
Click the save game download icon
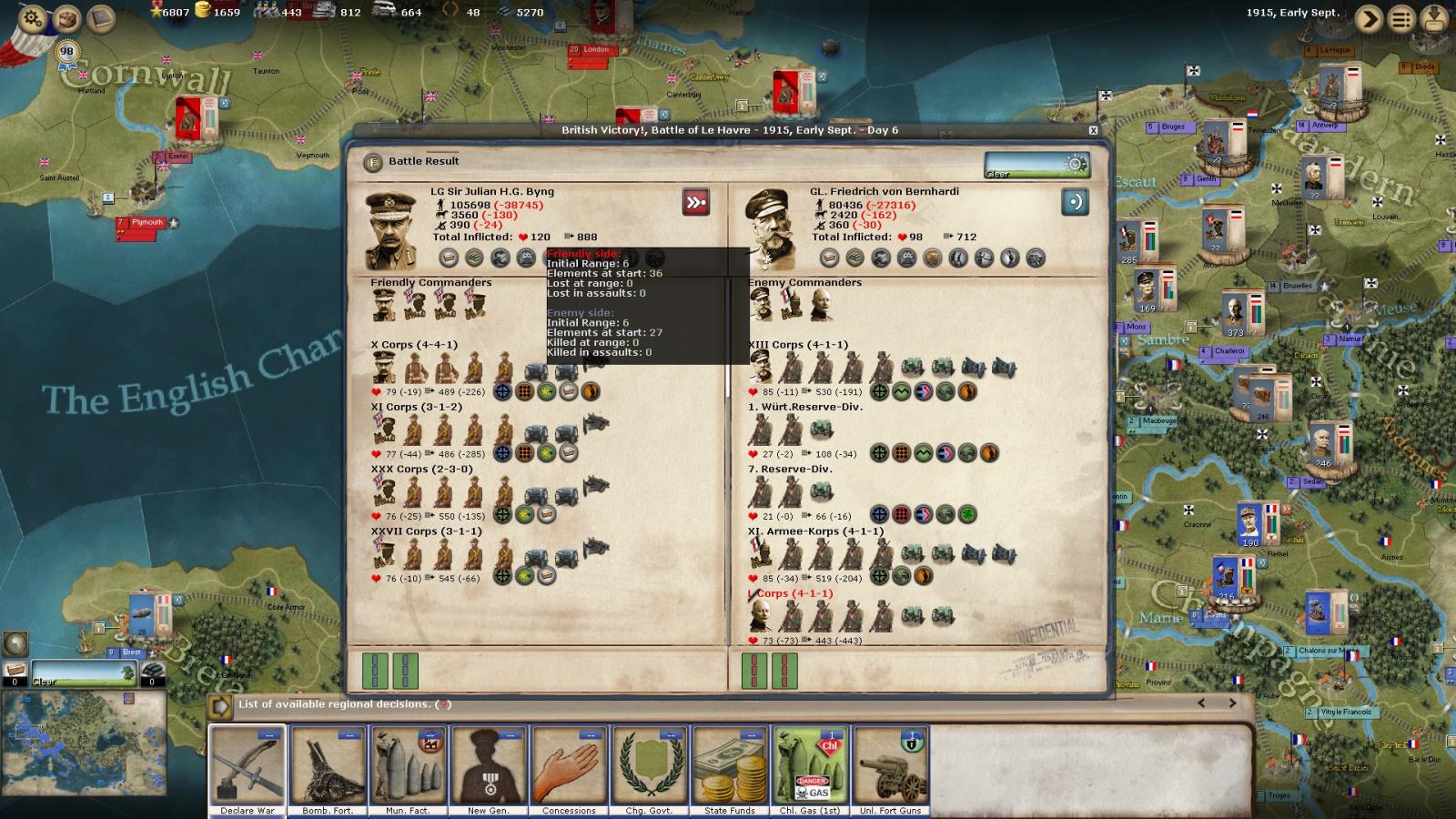pyautogui.click(x=1435, y=18)
